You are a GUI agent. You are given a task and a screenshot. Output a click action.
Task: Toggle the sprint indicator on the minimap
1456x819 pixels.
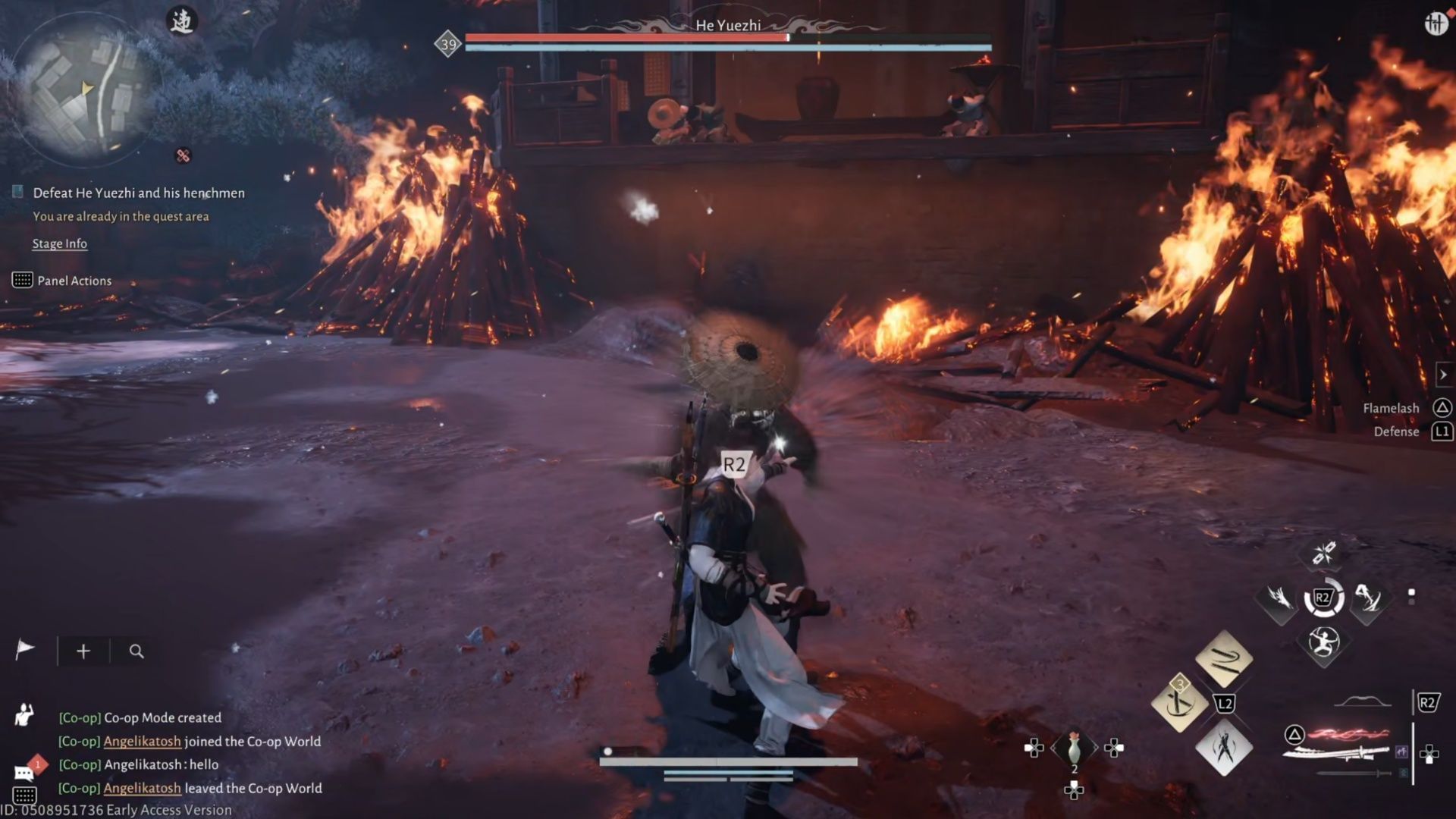click(x=182, y=21)
